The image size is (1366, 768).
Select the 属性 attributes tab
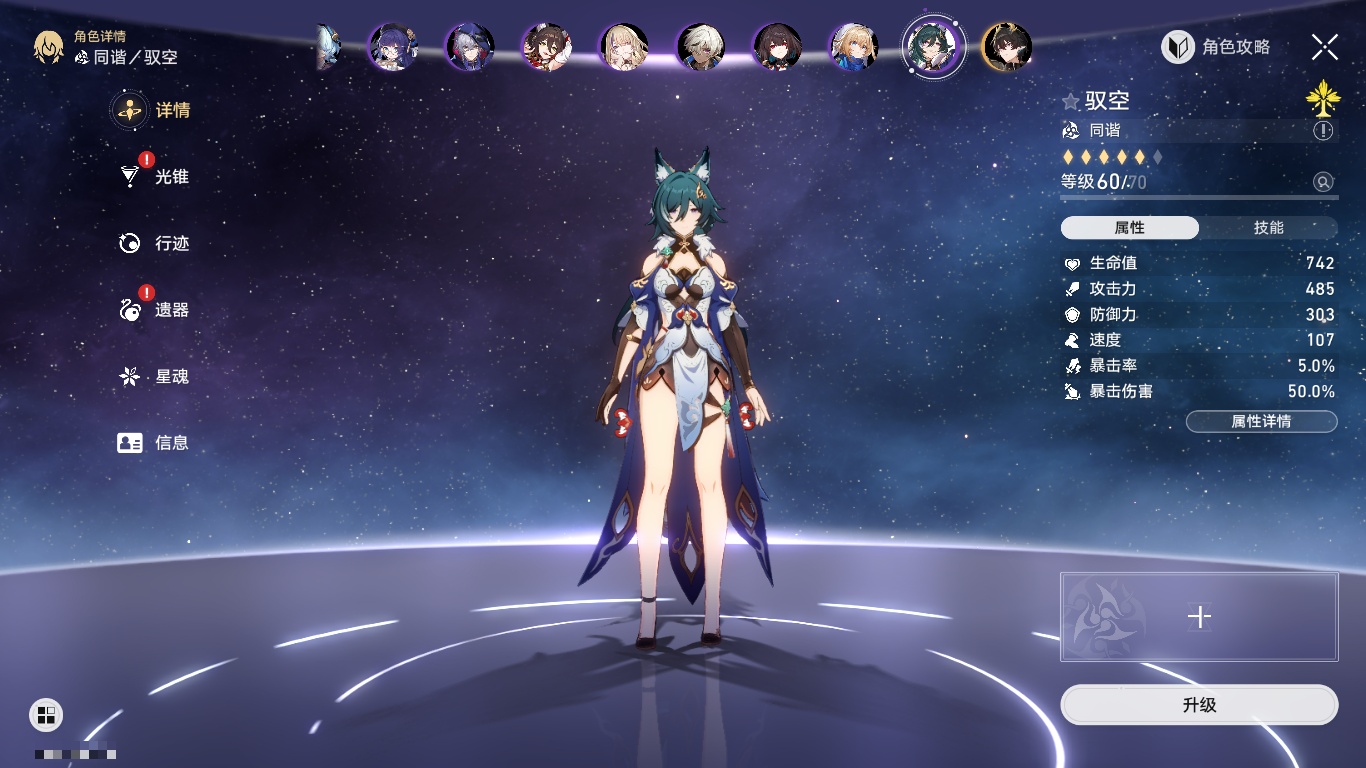click(1129, 228)
